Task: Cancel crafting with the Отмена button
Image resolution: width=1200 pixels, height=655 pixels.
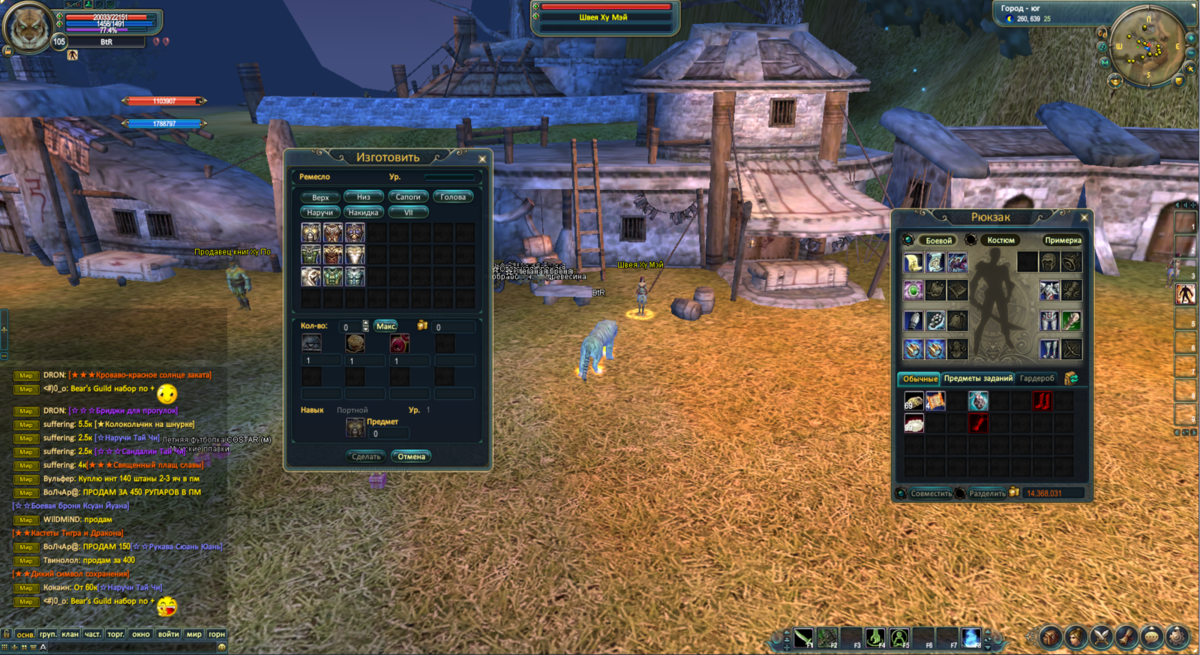Action: (411, 456)
